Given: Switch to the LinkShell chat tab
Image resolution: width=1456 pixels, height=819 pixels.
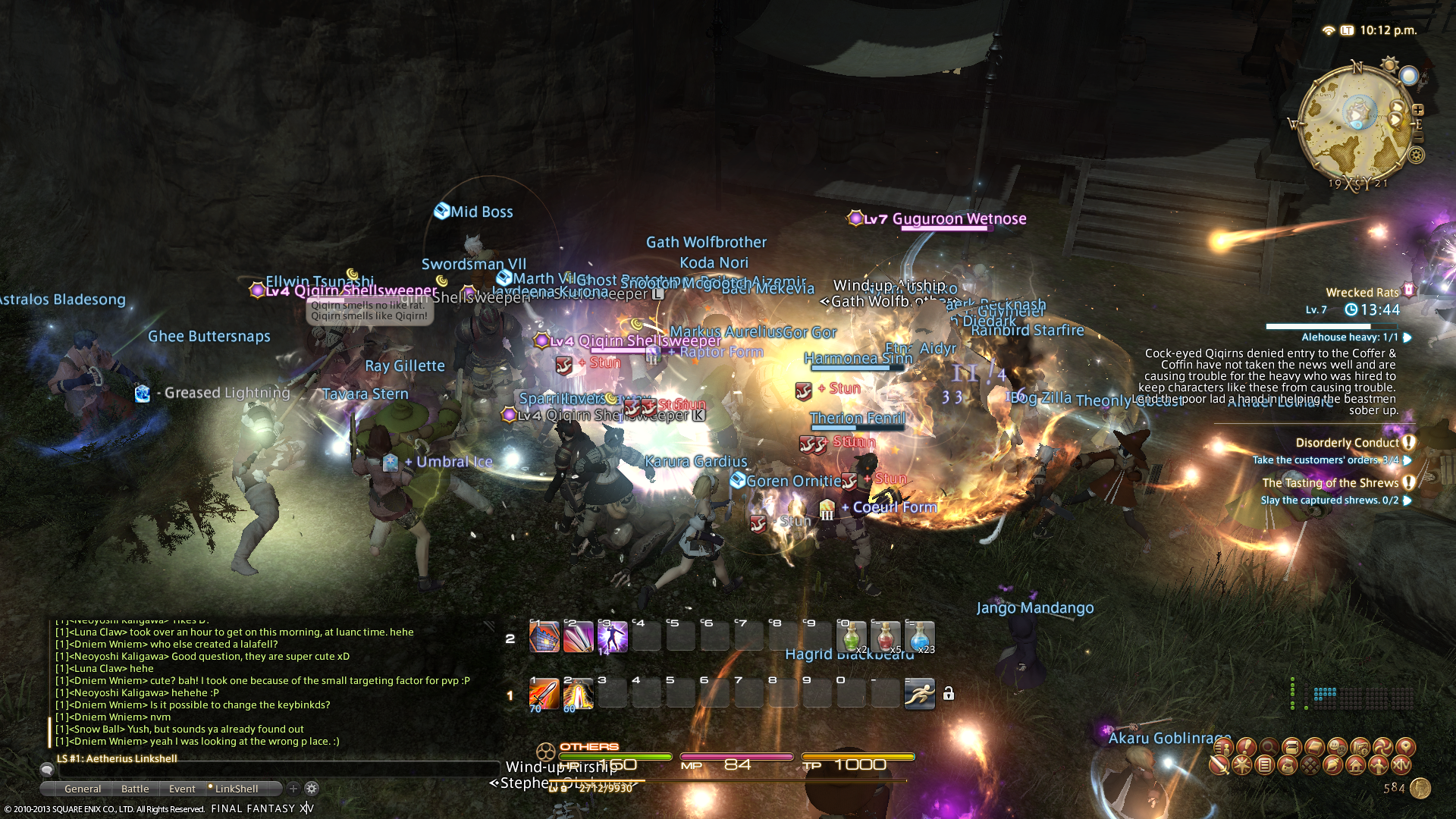Looking at the screenshot, I should (x=236, y=789).
